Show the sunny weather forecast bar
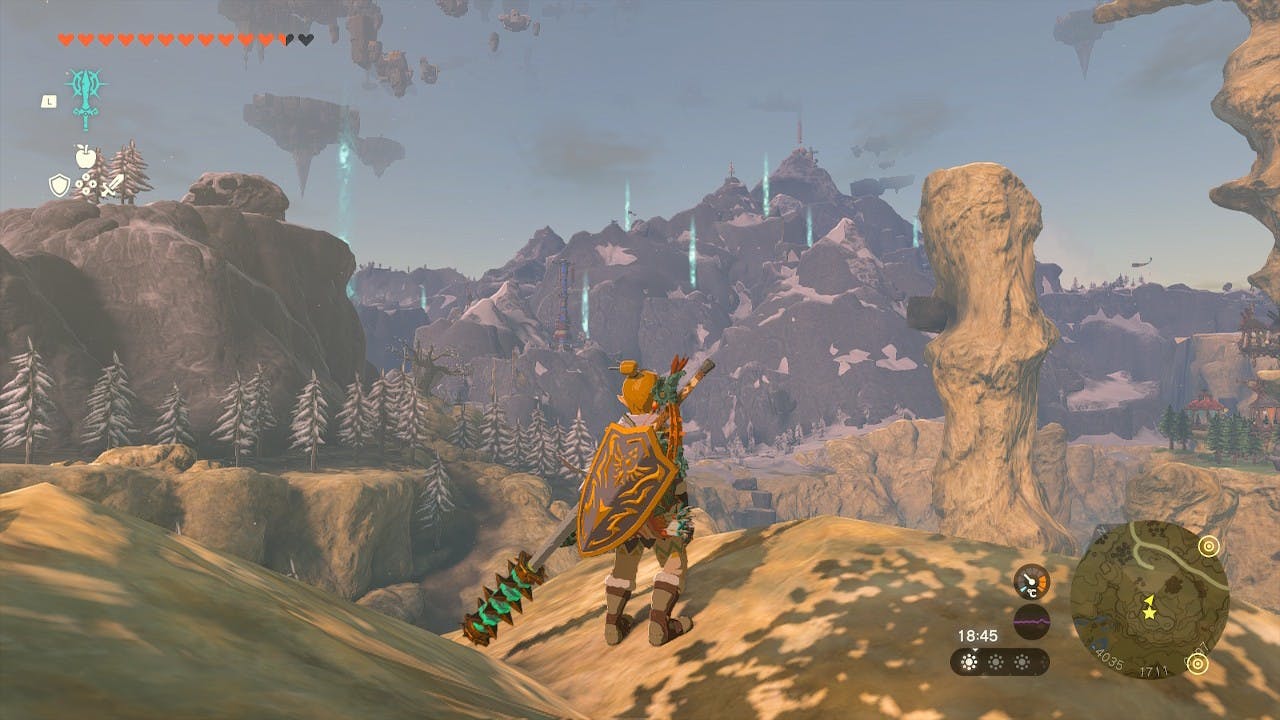 tap(999, 662)
